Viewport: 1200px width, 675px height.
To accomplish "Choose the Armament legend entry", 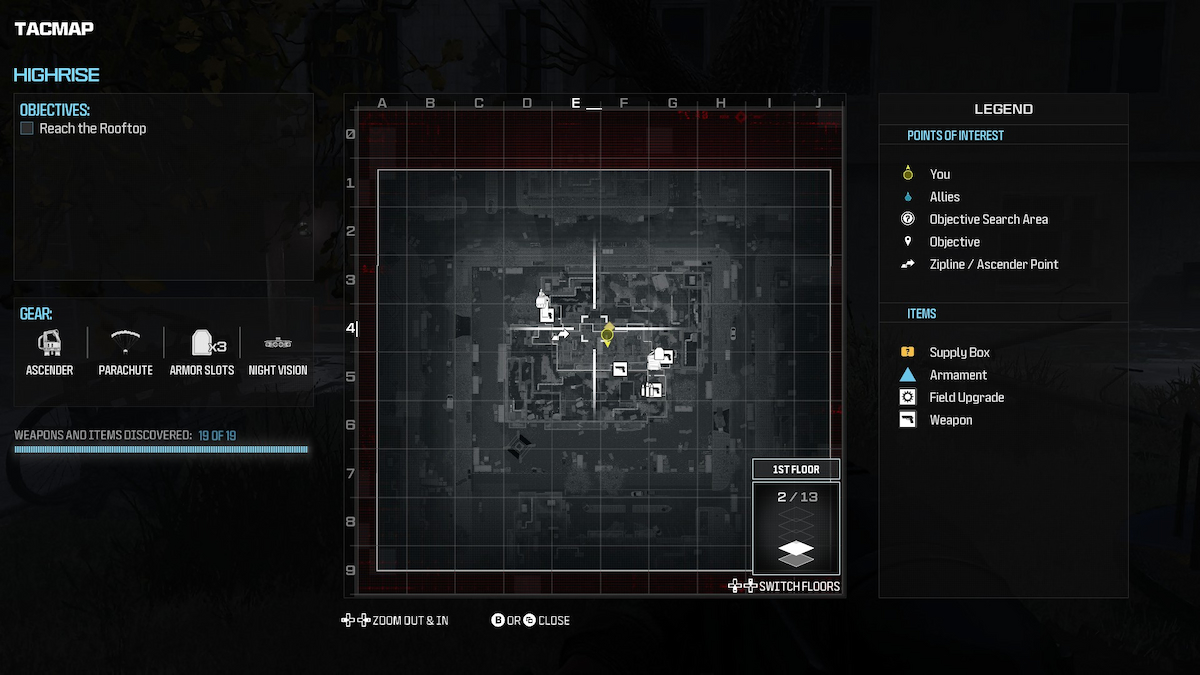I will (x=957, y=375).
